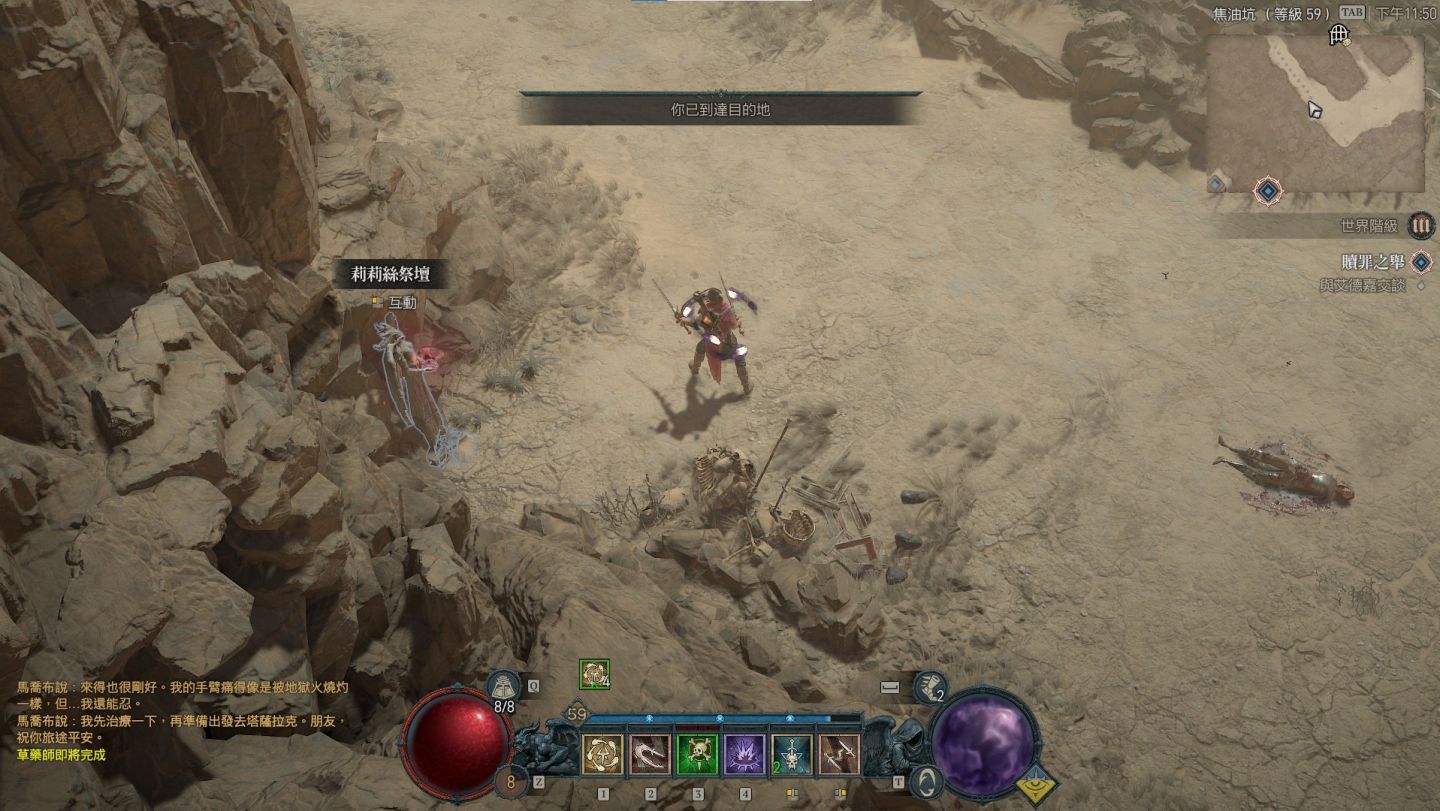Image resolution: width=1440 pixels, height=811 pixels.
Task: Open the minimap in the corner
Action: (1314, 113)
